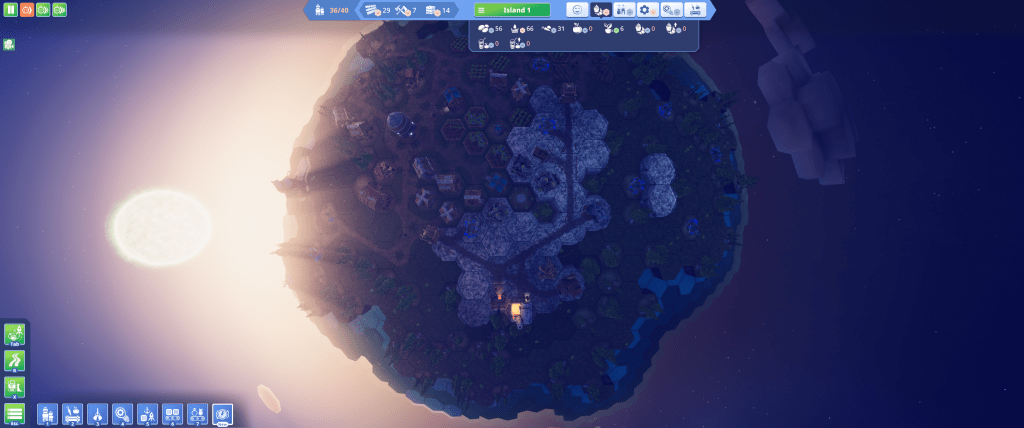Open building category 4 with gear icon
This screenshot has height=428, width=1024.
click(122, 413)
